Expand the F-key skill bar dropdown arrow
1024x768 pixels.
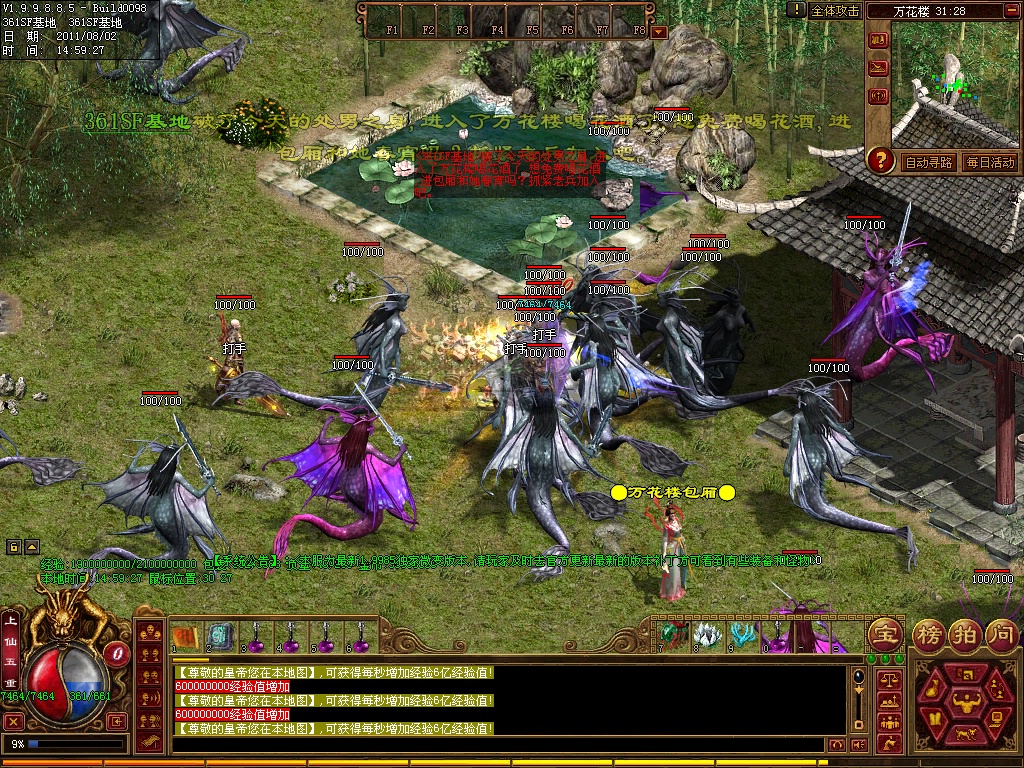[x=658, y=31]
